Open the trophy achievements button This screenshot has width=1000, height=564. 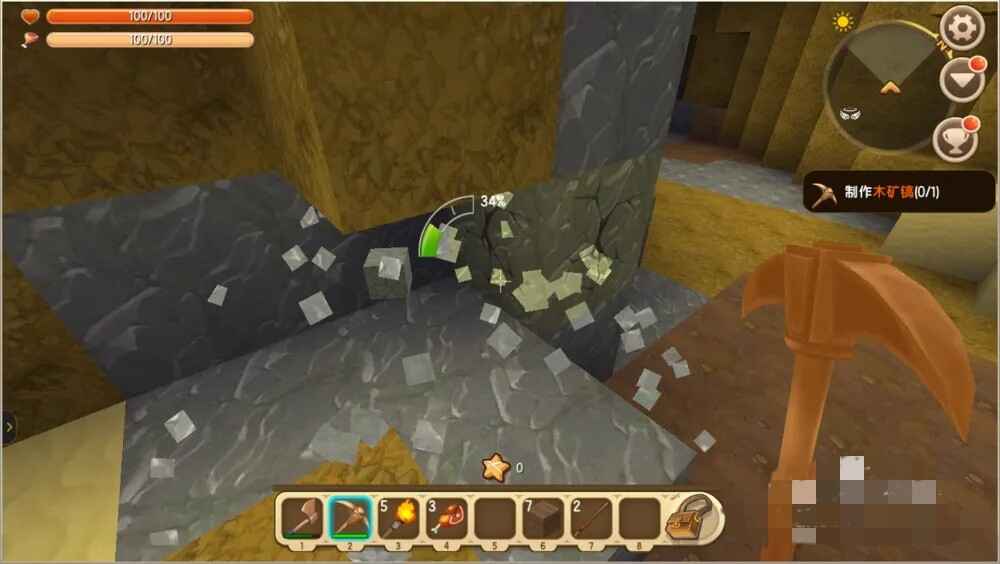[x=955, y=140]
